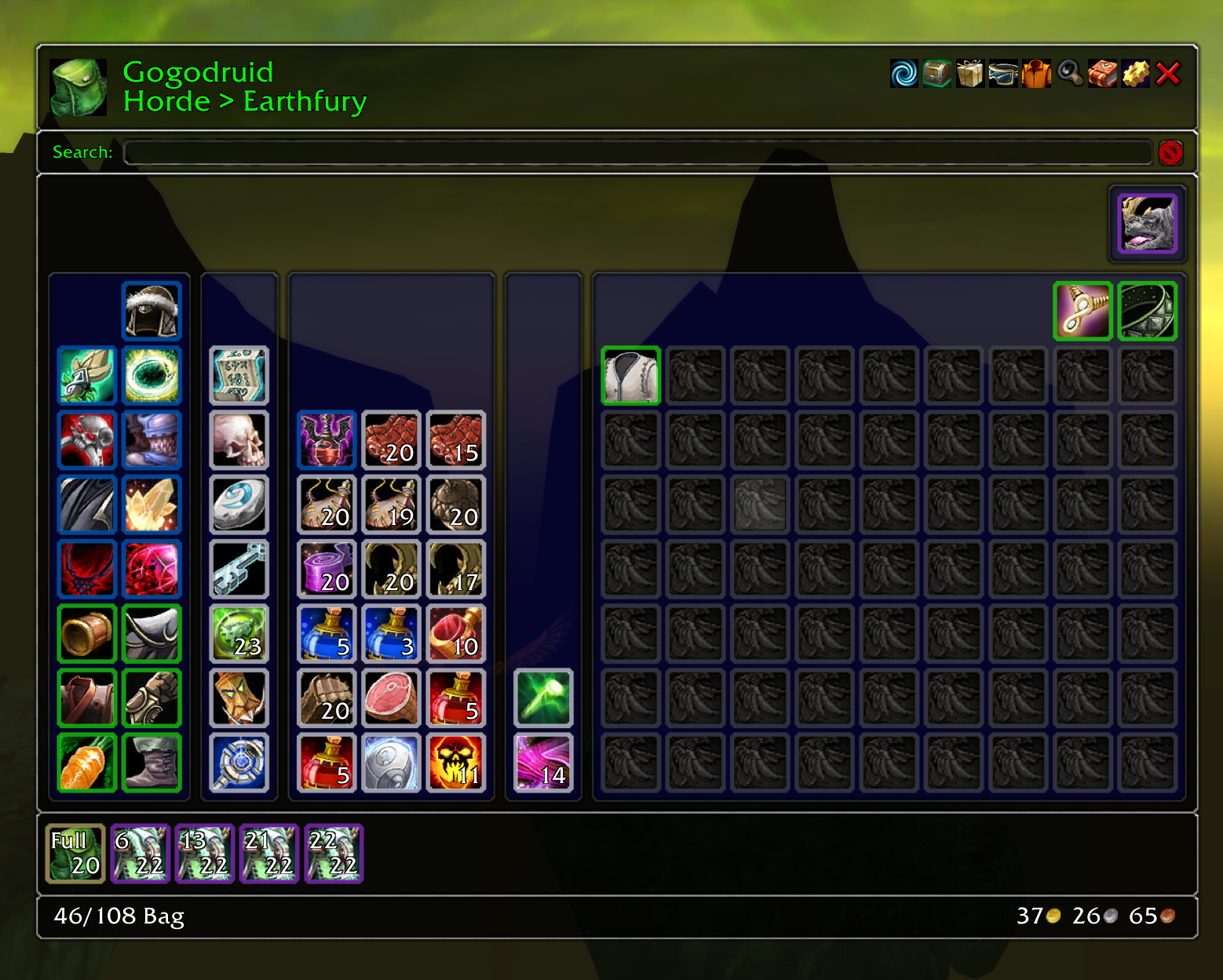Open the red guild bank book icon

point(1101,74)
